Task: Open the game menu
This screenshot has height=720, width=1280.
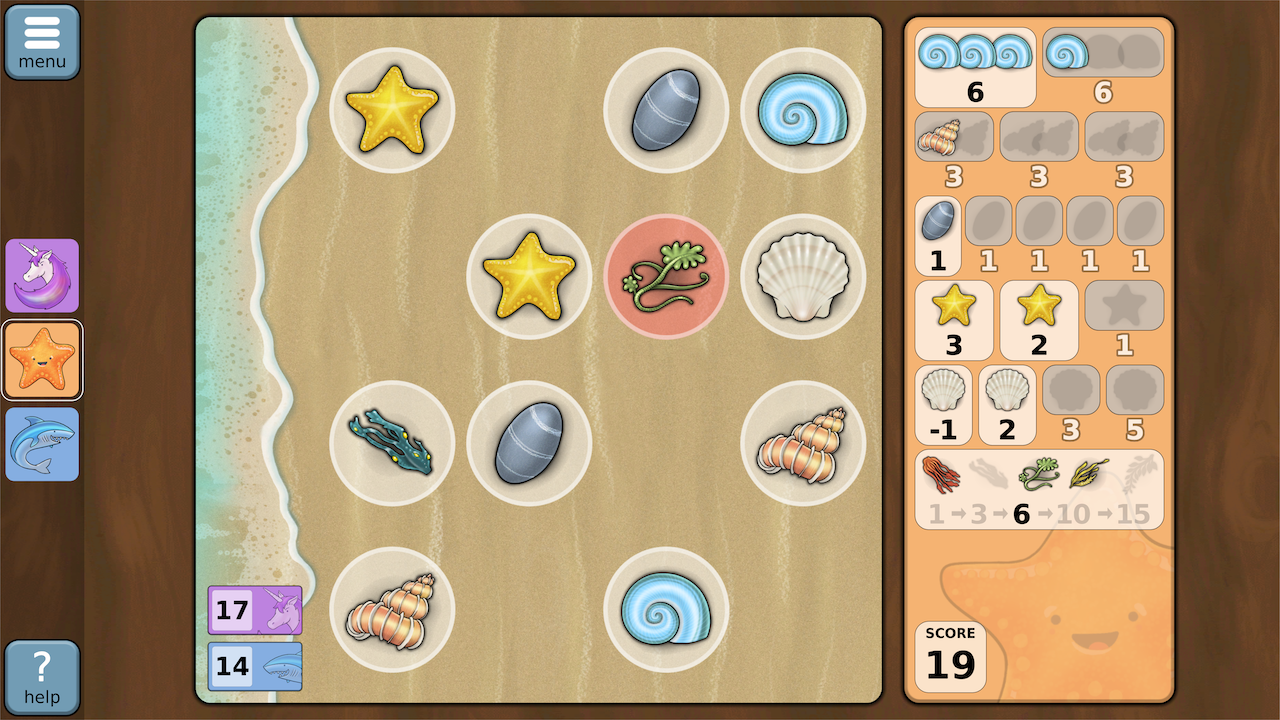Action: 42,40
